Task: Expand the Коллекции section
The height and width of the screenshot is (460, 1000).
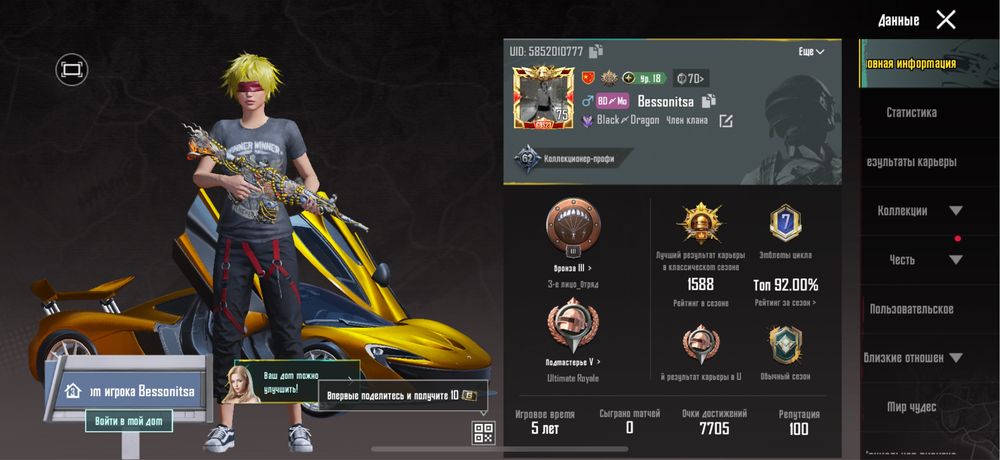Action: (919, 211)
